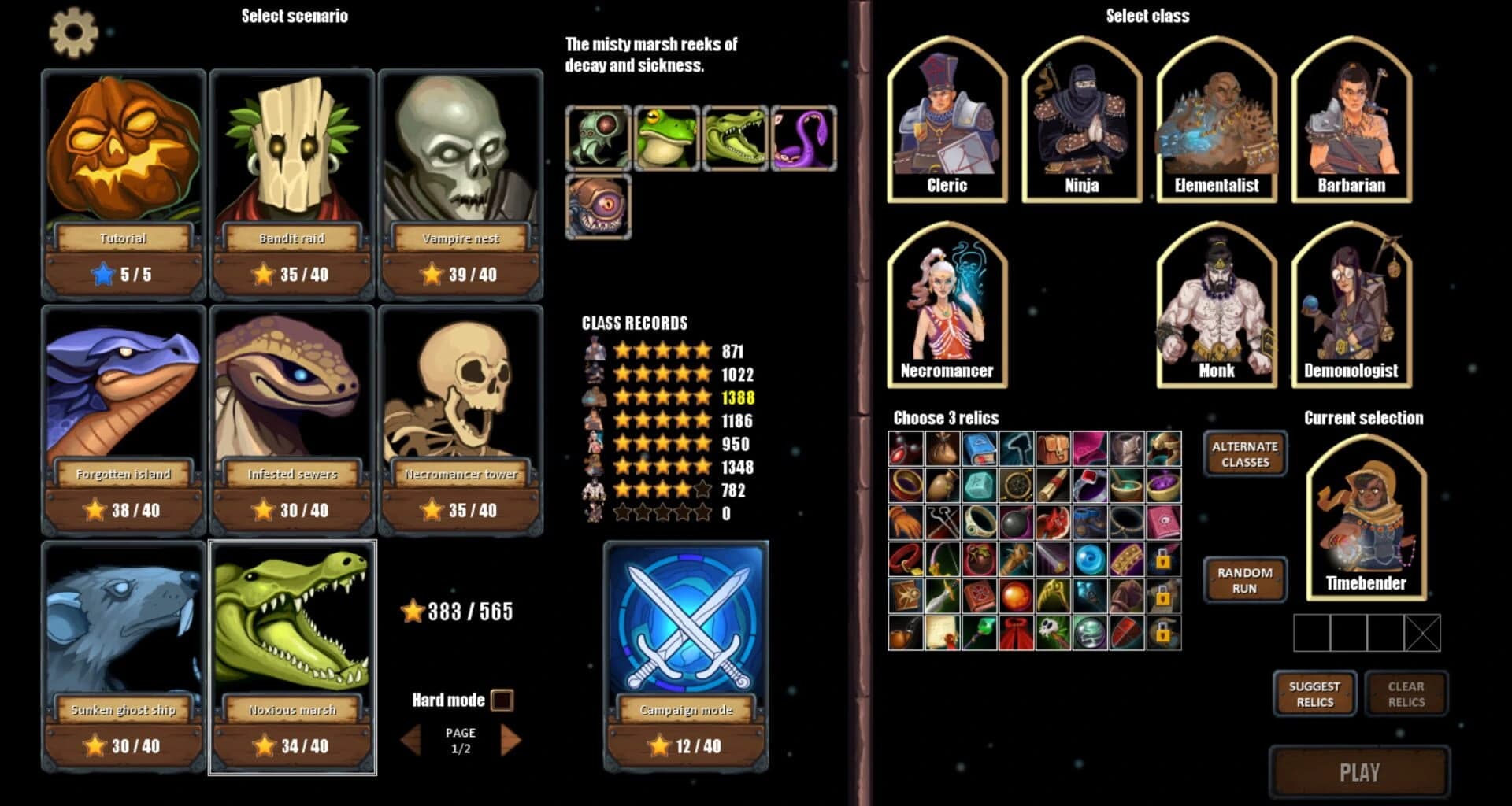Select the leather backpack relic
This screenshot has height=806, width=1512.
pyautogui.click(x=1054, y=447)
